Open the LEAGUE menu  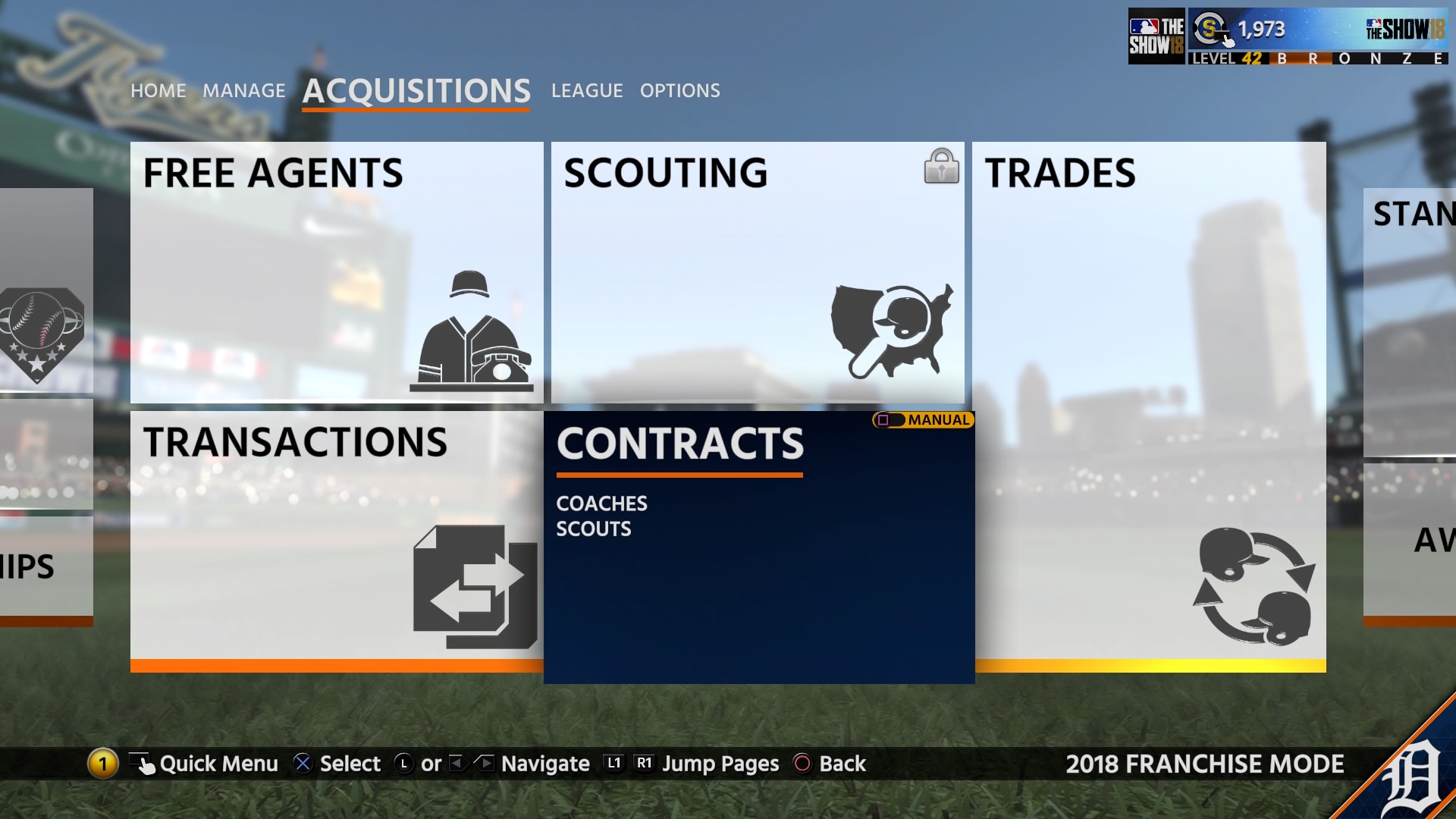[587, 90]
